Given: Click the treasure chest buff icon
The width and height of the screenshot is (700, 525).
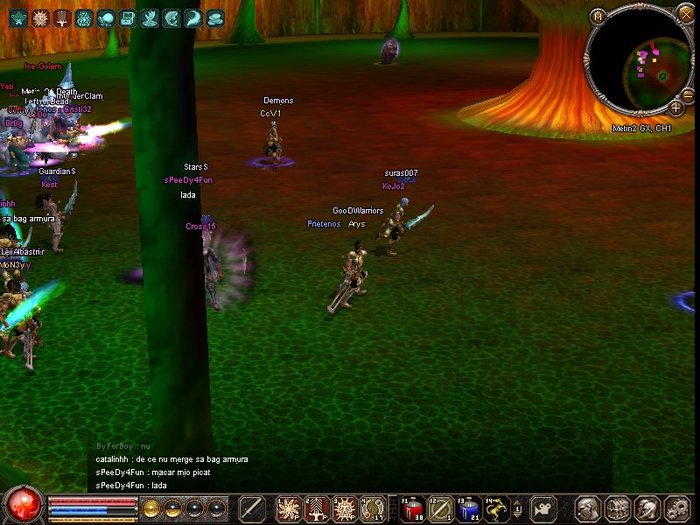Looking at the screenshot, I should pyautogui.click(x=128, y=18).
